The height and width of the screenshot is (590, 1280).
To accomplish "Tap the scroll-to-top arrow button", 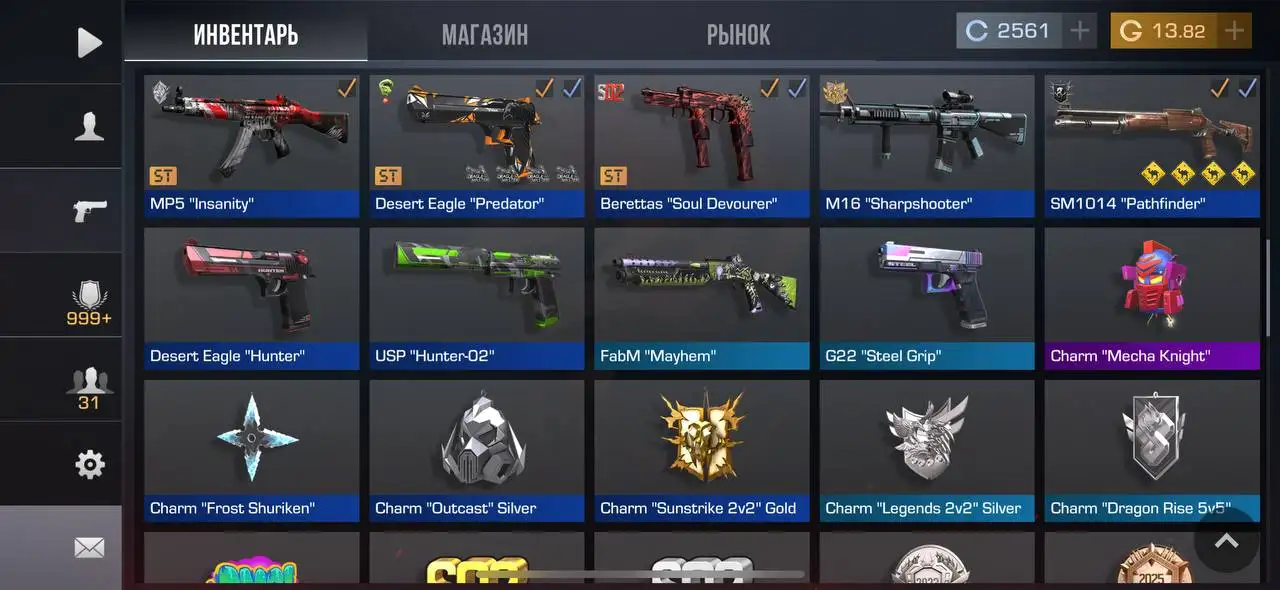I will point(1226,541).
